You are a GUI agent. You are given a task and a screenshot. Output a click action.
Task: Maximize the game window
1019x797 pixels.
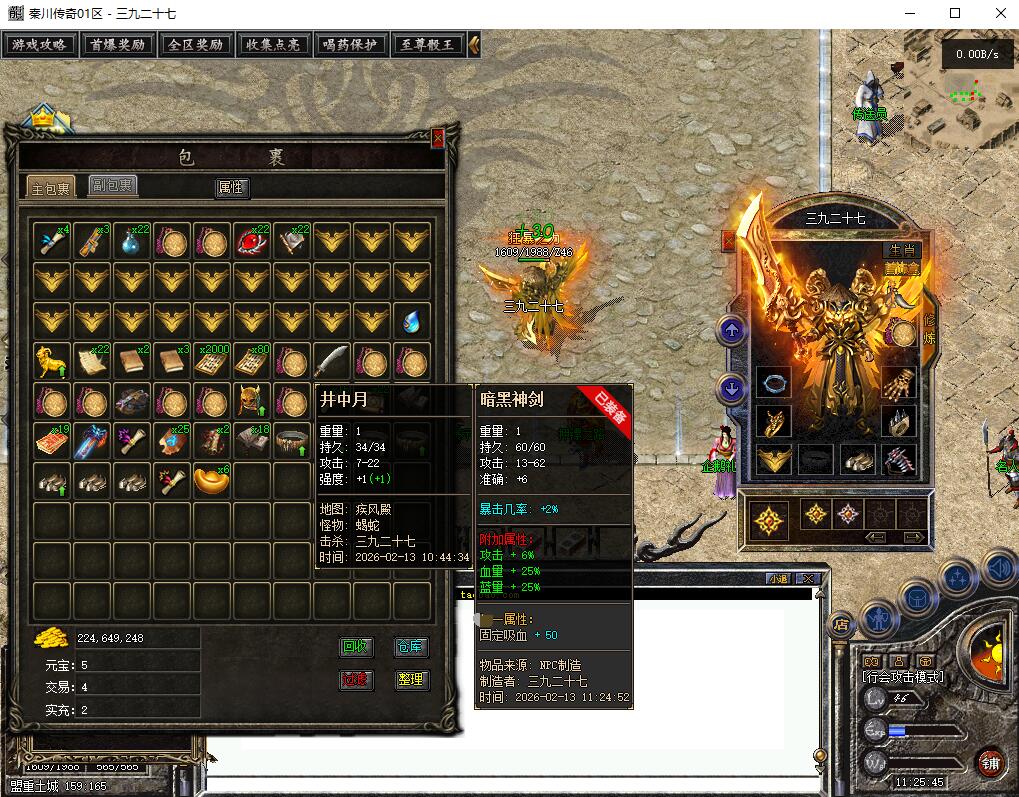click(x=955, y=13)
